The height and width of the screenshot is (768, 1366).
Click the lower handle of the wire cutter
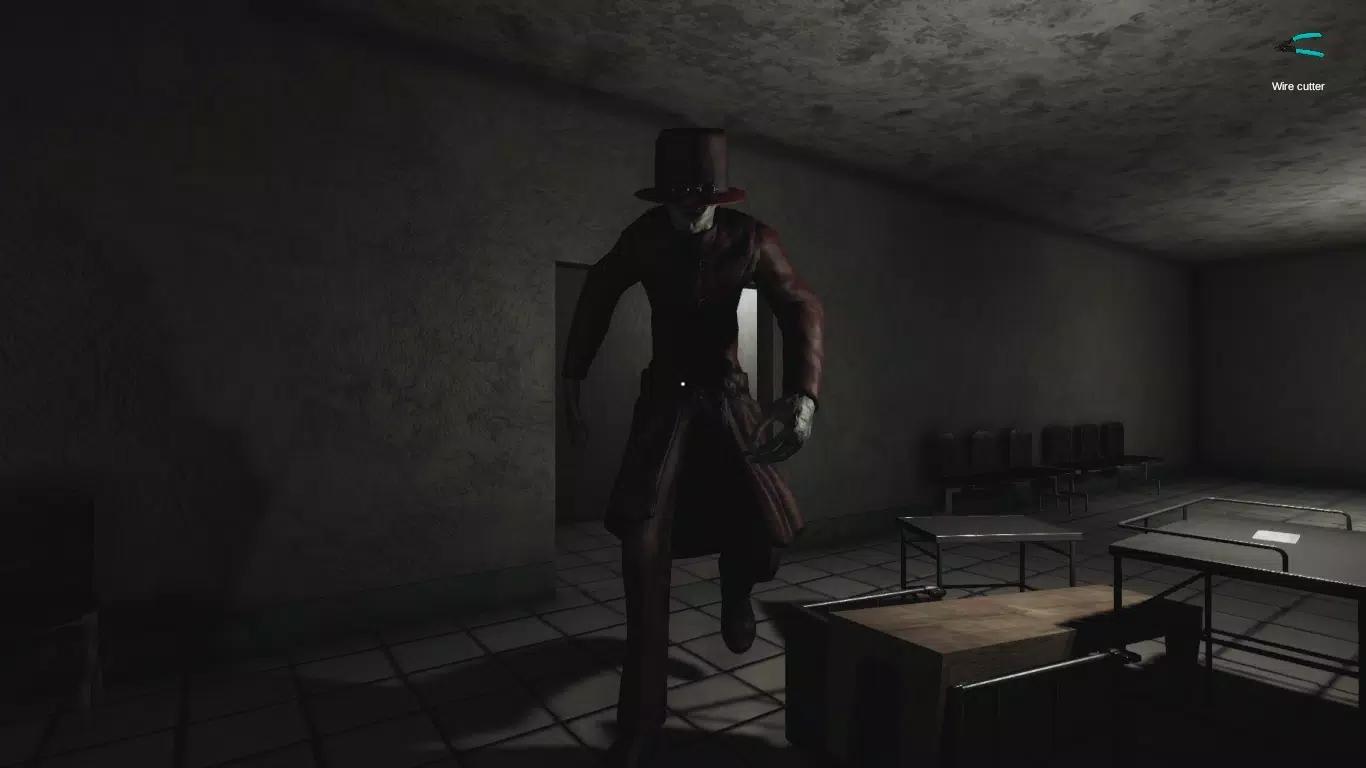tap(1308, 52)
